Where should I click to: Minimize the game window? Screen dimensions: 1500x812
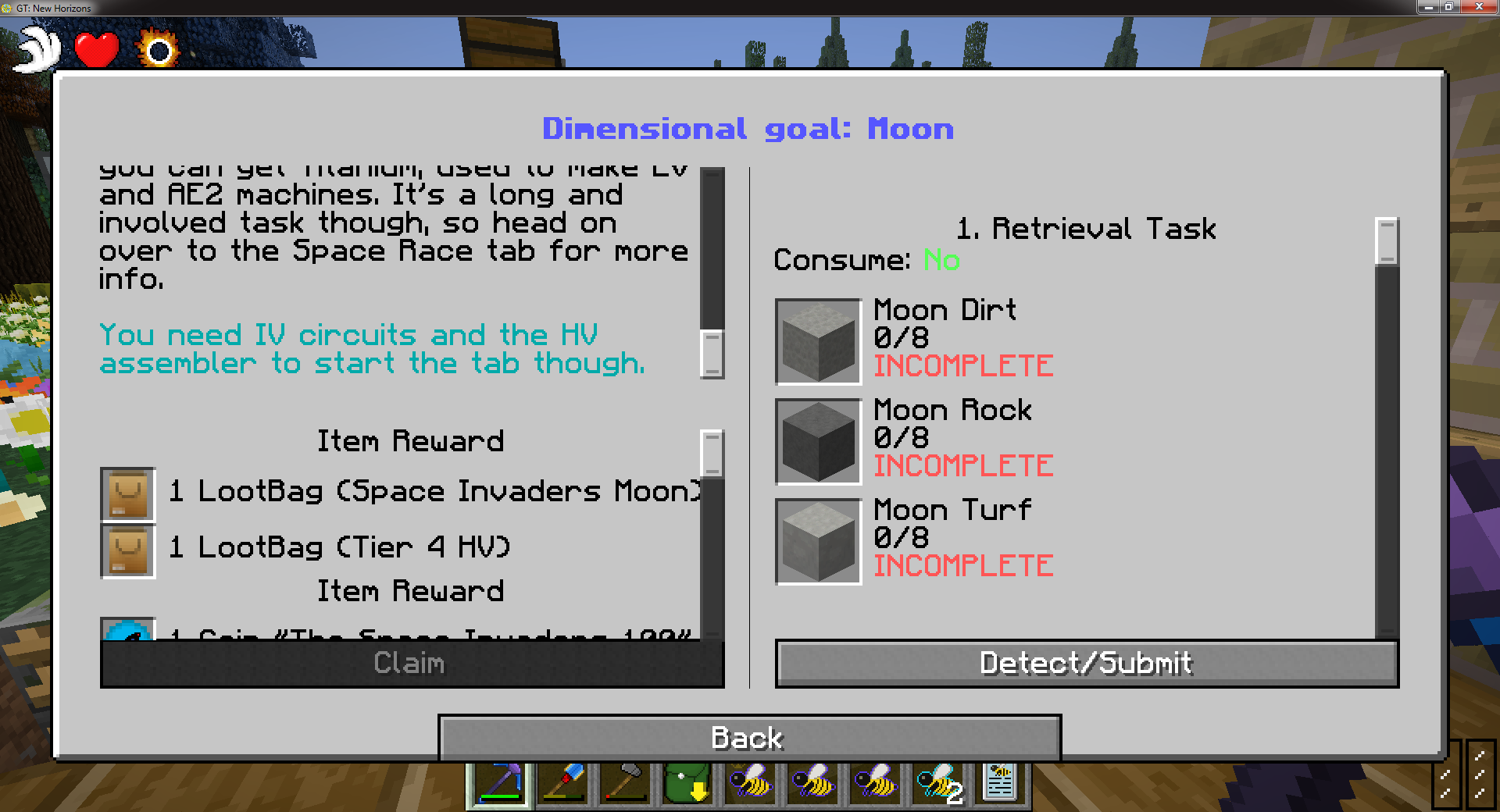pos(1429,7)
